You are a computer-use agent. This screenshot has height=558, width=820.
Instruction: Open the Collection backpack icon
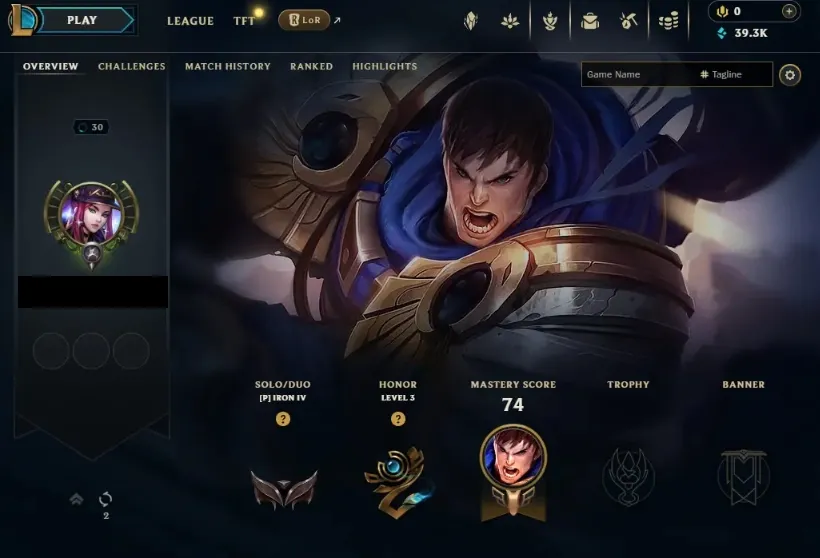(590, 20)
